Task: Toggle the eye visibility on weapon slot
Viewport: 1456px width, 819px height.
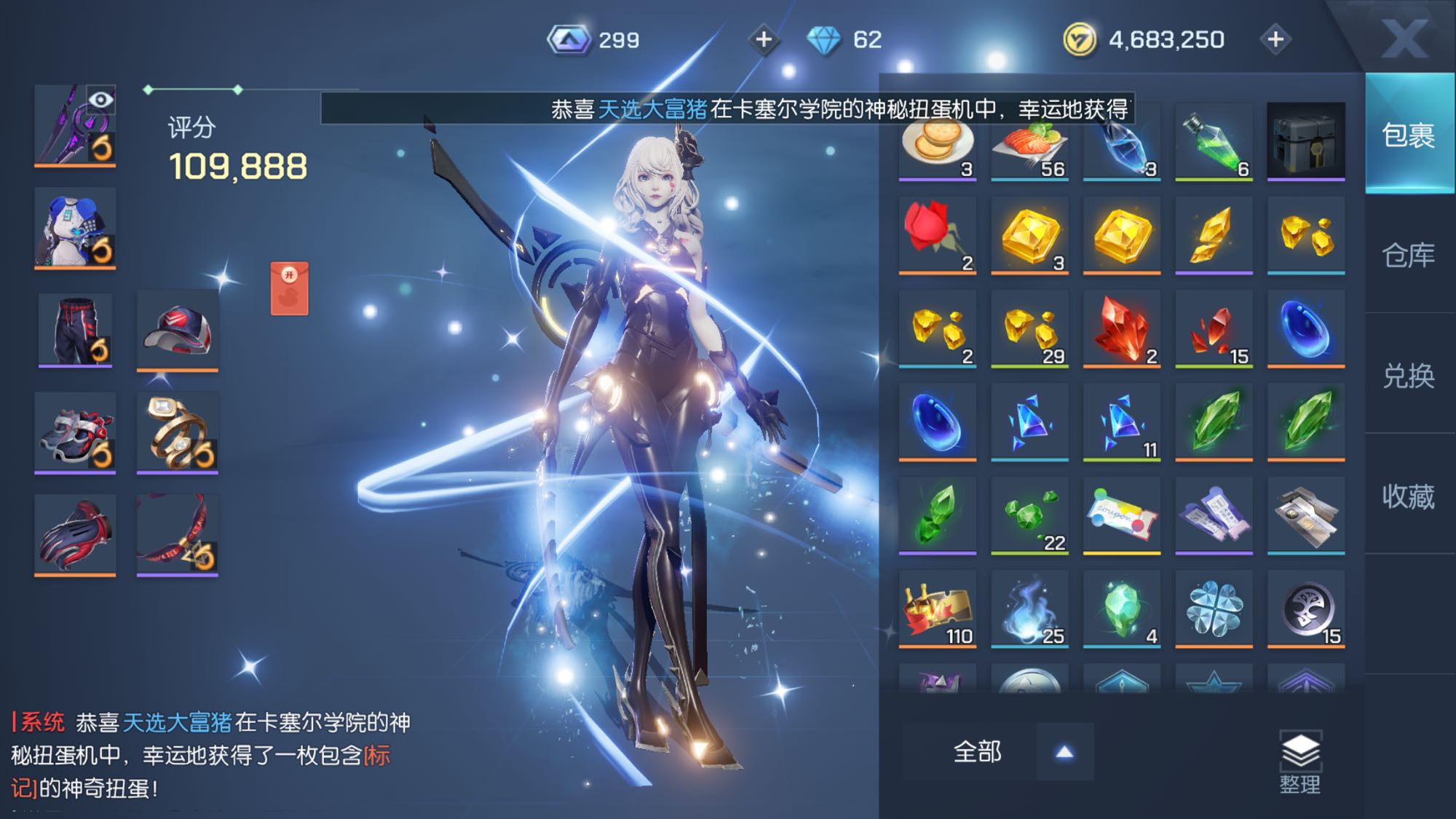Action: pos(100,100)
